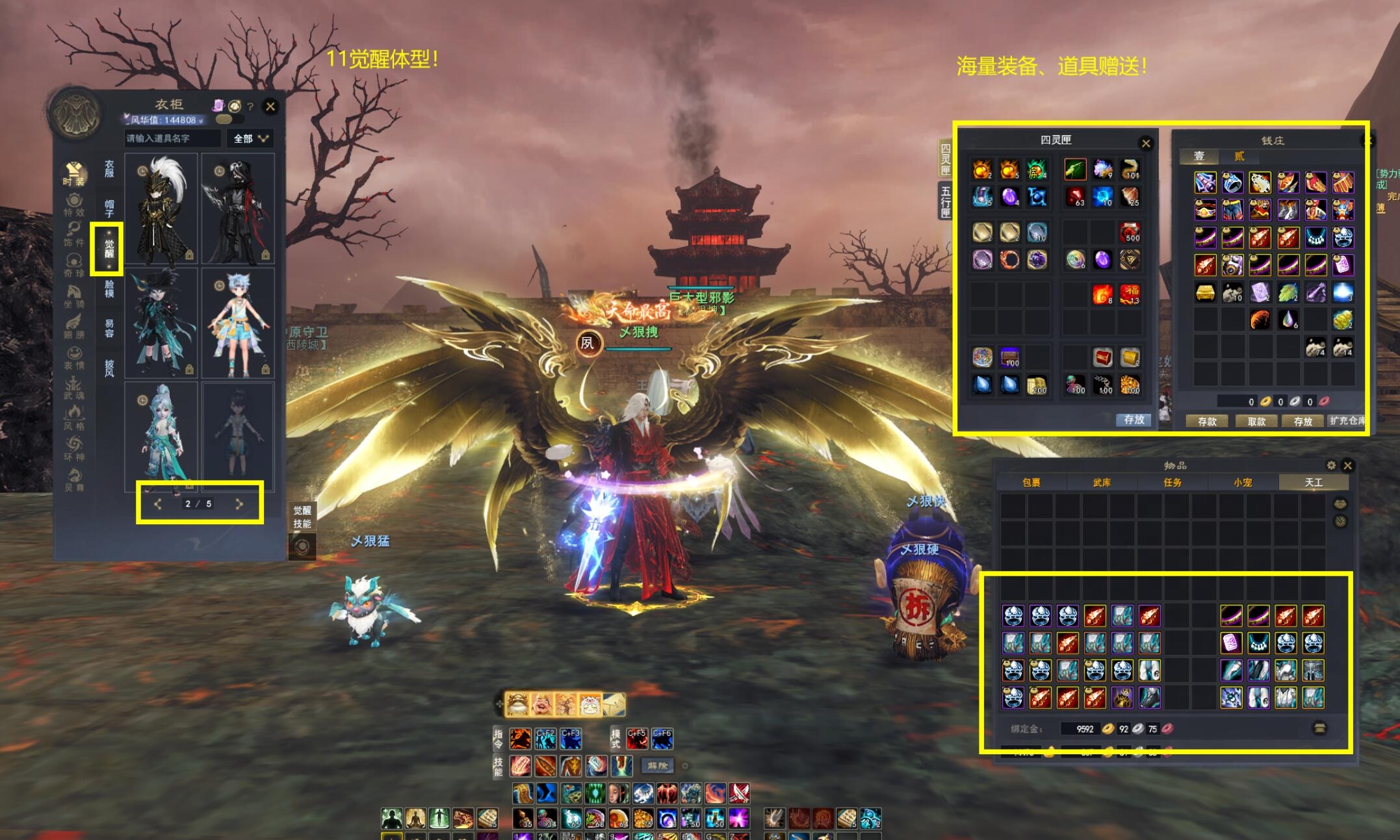1400x840 pixels.
Task: Click the 存款 deposit button
Action: (x=1207, y=421)
